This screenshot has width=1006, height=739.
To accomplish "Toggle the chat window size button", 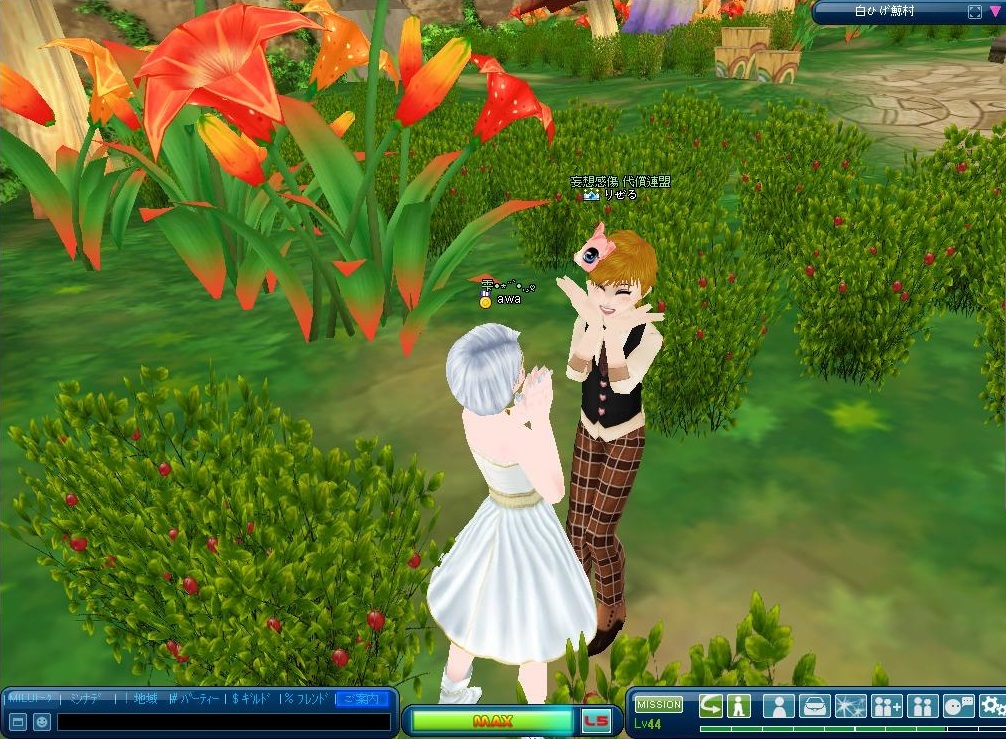I will [x=18, y=721].
